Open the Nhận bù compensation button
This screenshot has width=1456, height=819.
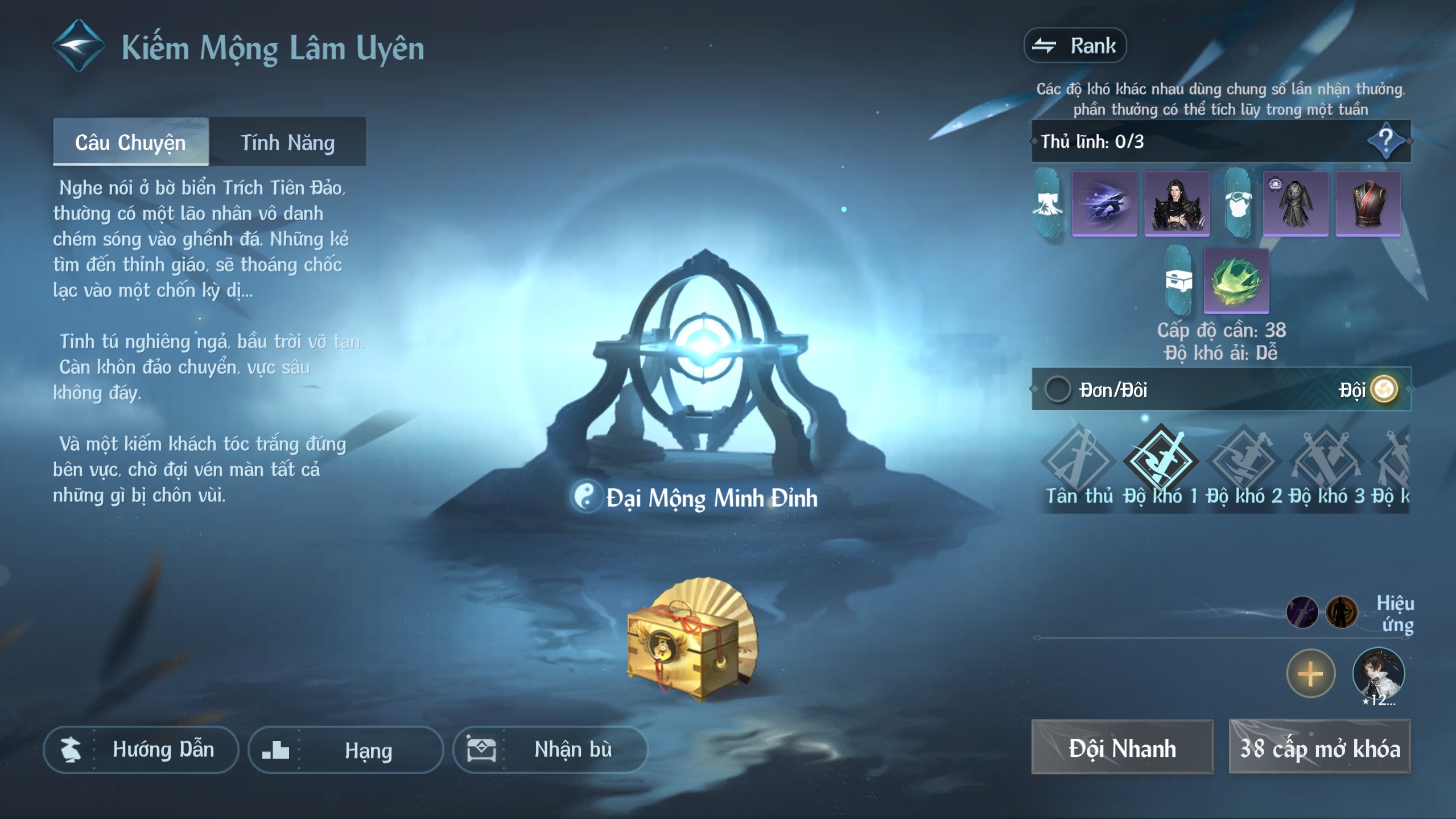550,749
